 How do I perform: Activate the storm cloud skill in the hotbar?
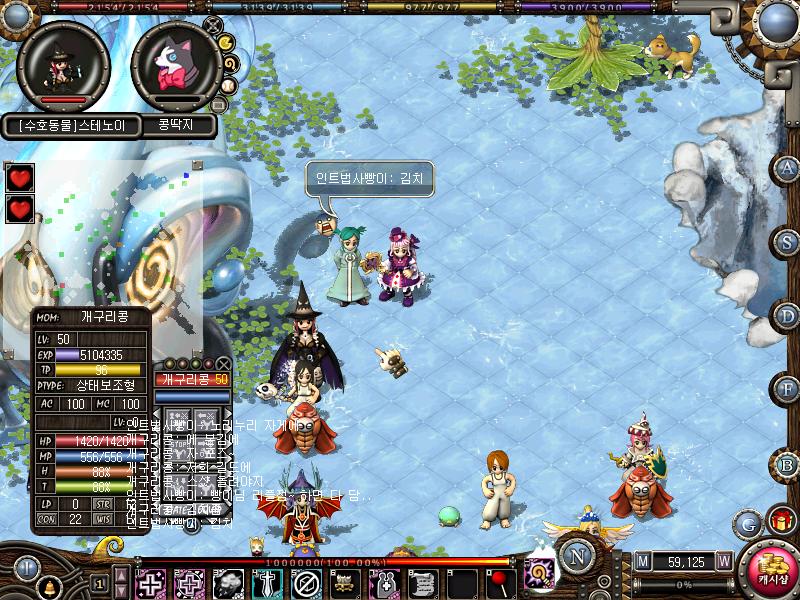coord(229,582)
